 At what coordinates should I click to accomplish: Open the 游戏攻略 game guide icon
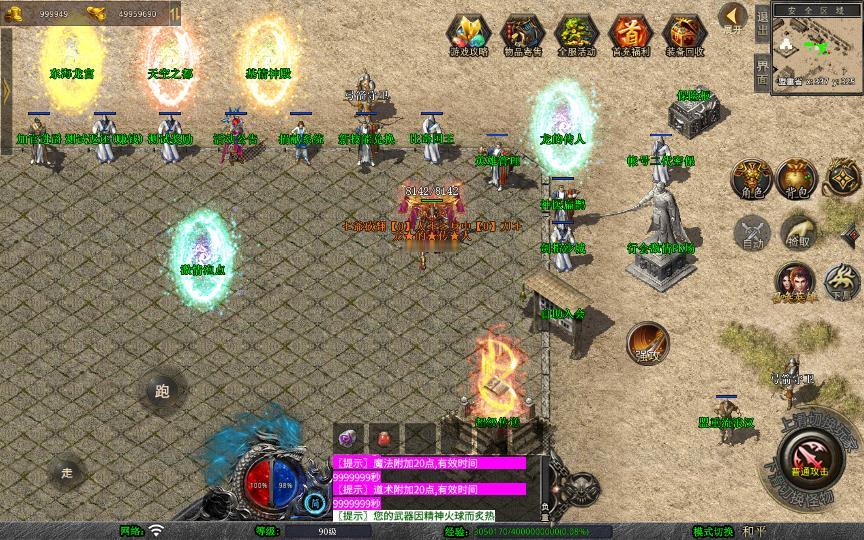(467, 34)
